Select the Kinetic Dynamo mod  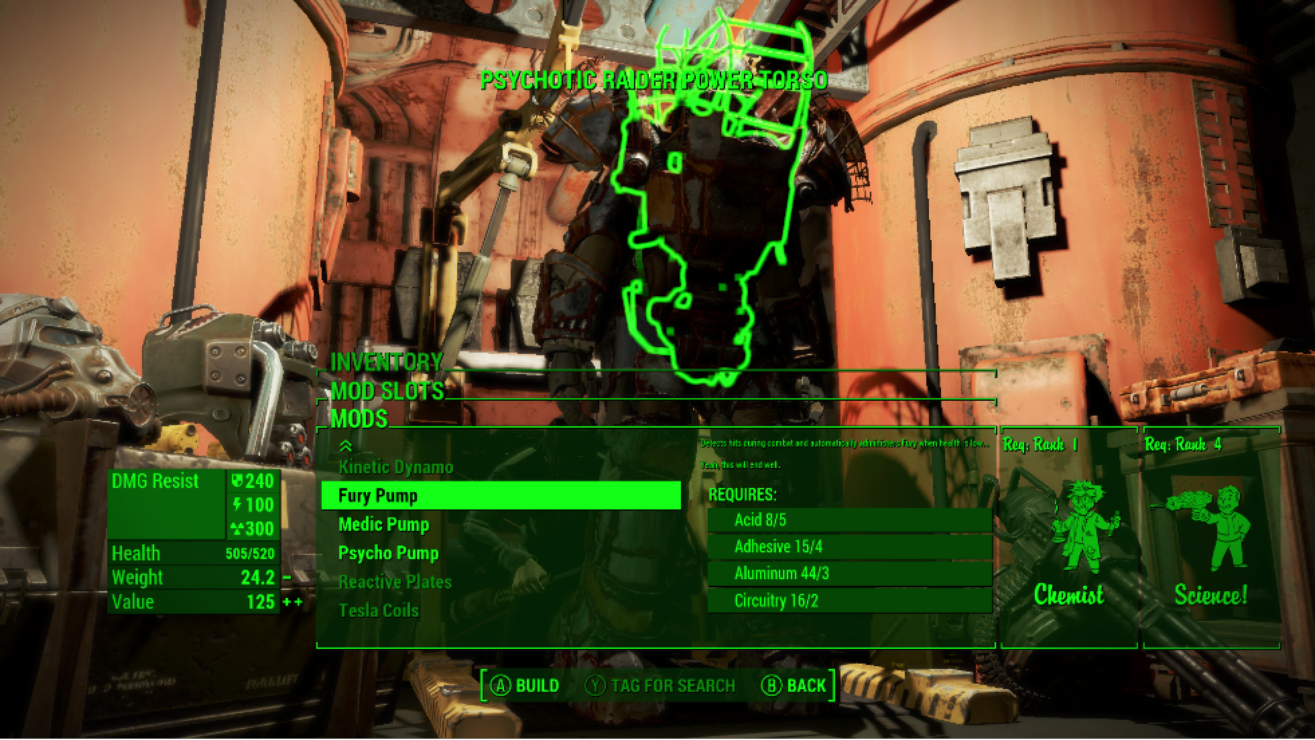point(396,467)
